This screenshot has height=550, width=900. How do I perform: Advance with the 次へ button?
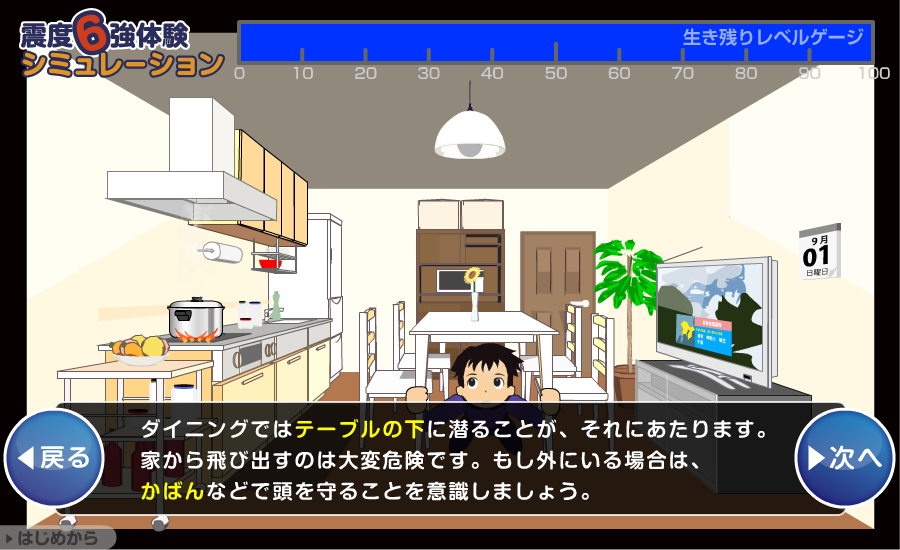click(x=844, y=457)
